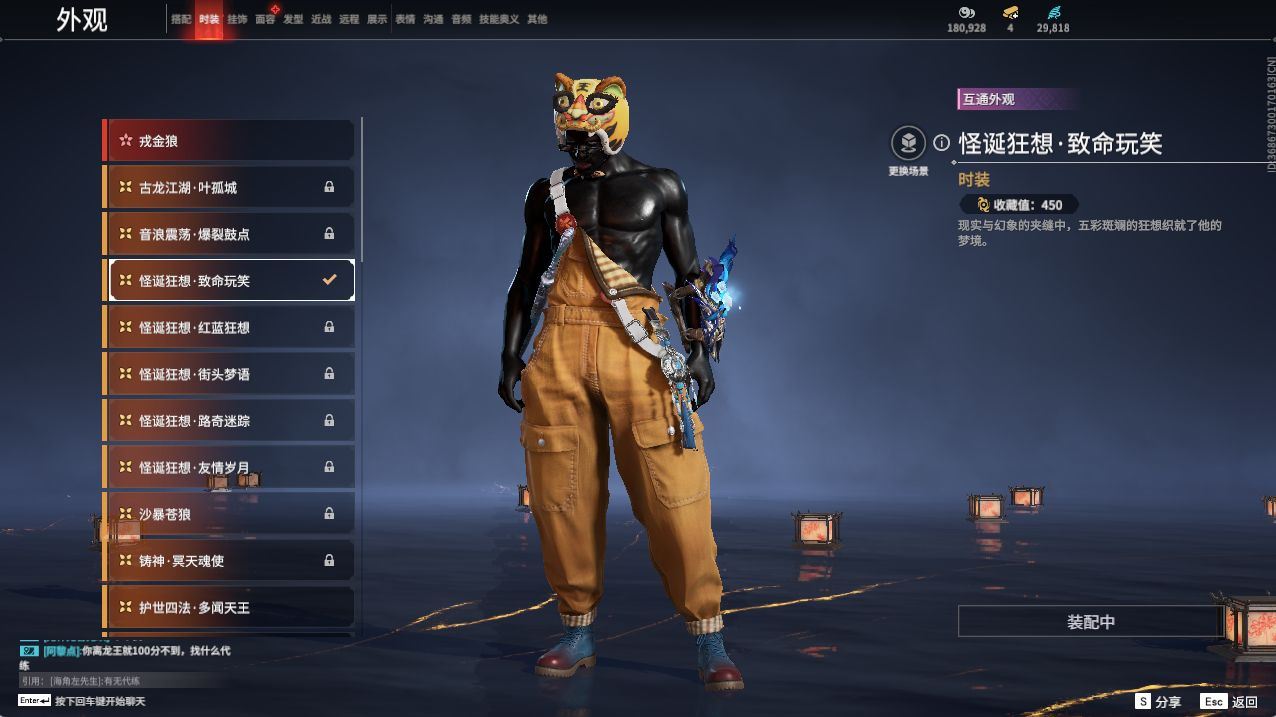Switch to the 面容 tab
1276x717 pixels.
265,19
